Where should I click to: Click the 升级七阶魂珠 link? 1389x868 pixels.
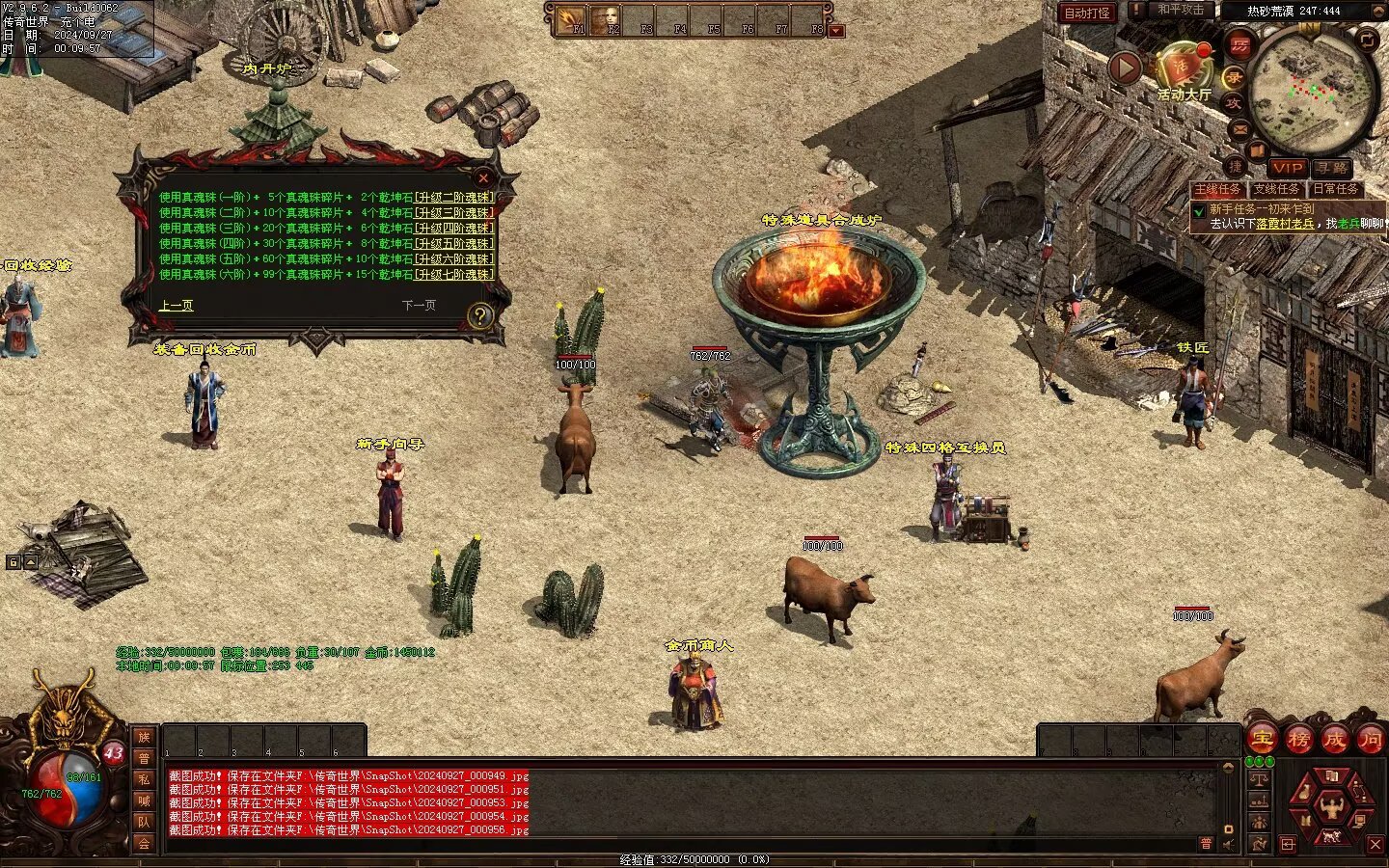pos(453,275)
